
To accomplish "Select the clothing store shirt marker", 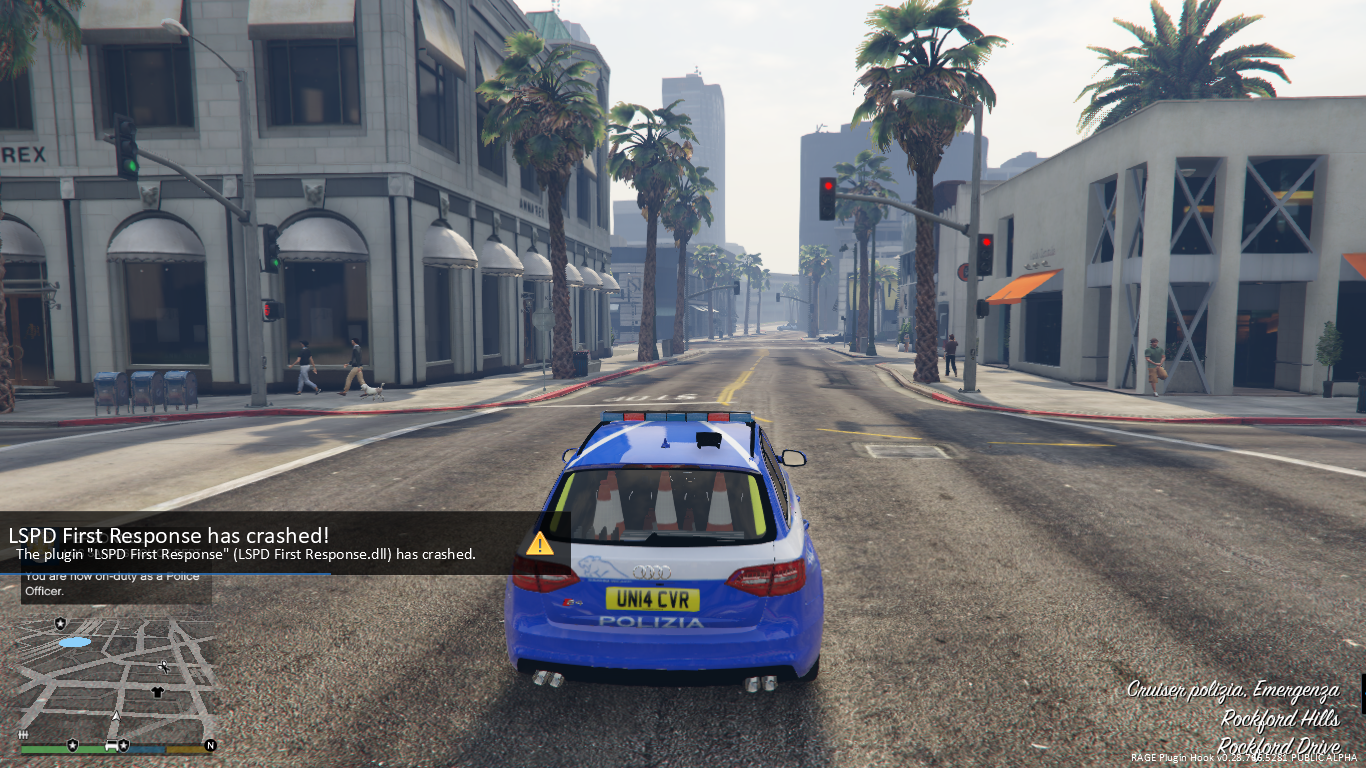I will pos(157,692).
